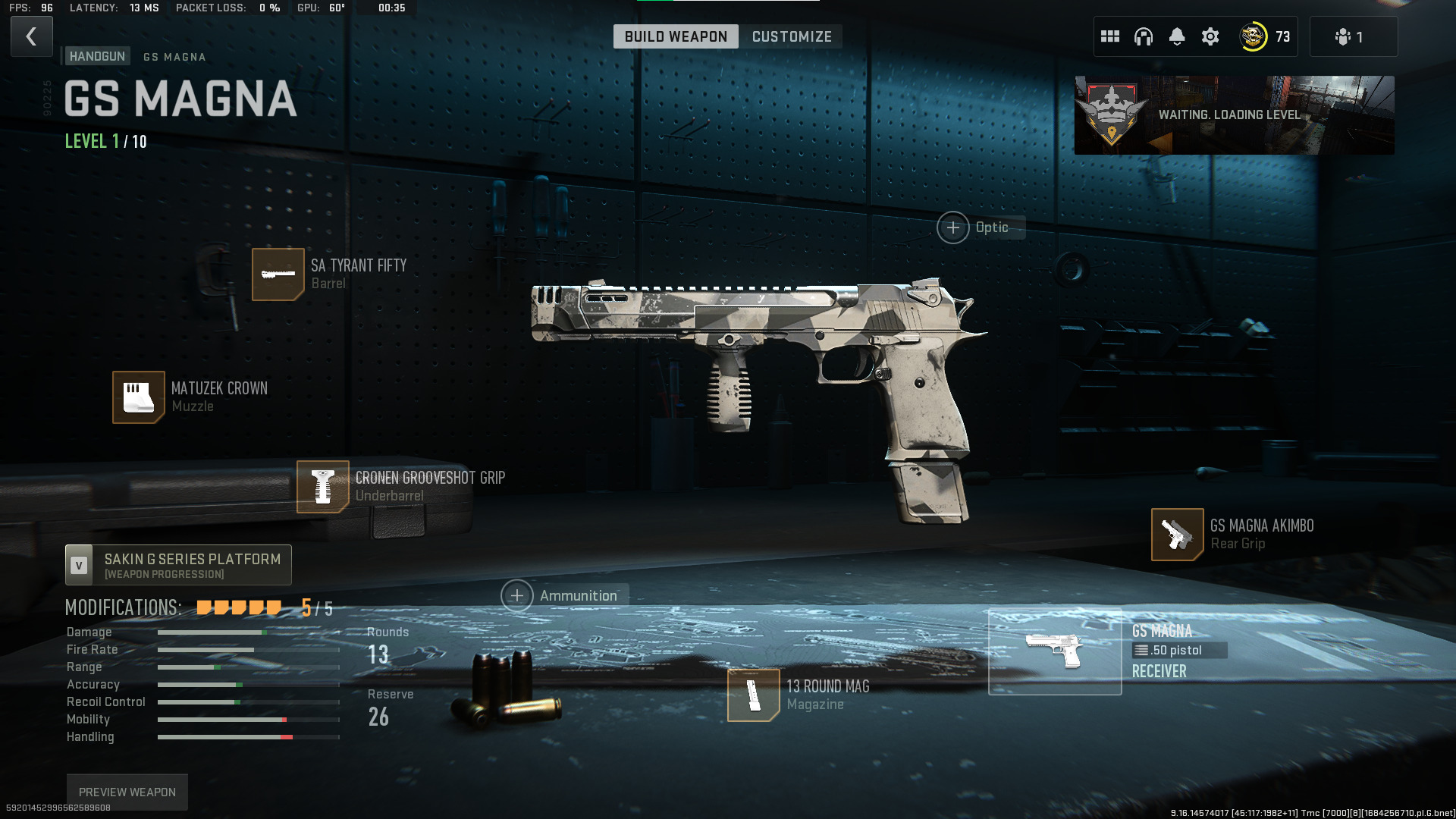Change the 13 Round Mag magazine
This screenshot has width=1456, height=819.
click(x=753, y=695)
